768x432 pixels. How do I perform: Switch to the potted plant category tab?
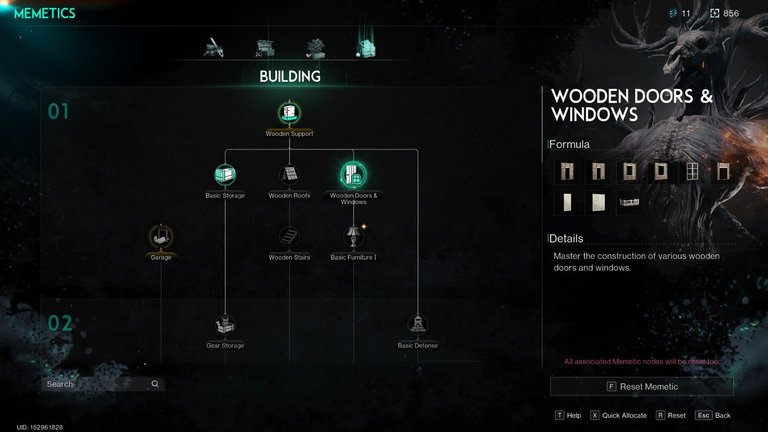point(316,46)
